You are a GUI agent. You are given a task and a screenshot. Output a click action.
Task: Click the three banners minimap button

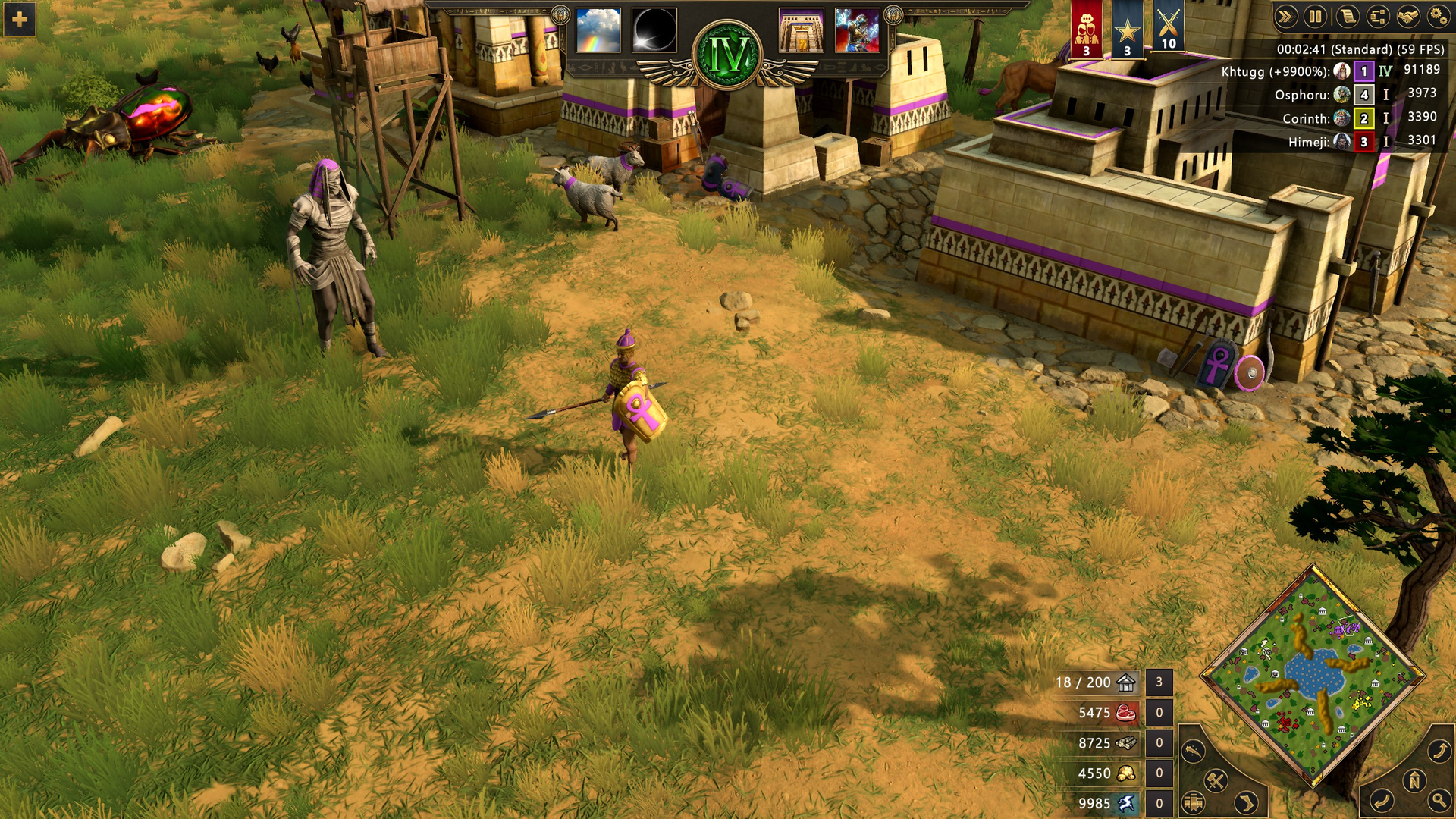pos(1194,802)
